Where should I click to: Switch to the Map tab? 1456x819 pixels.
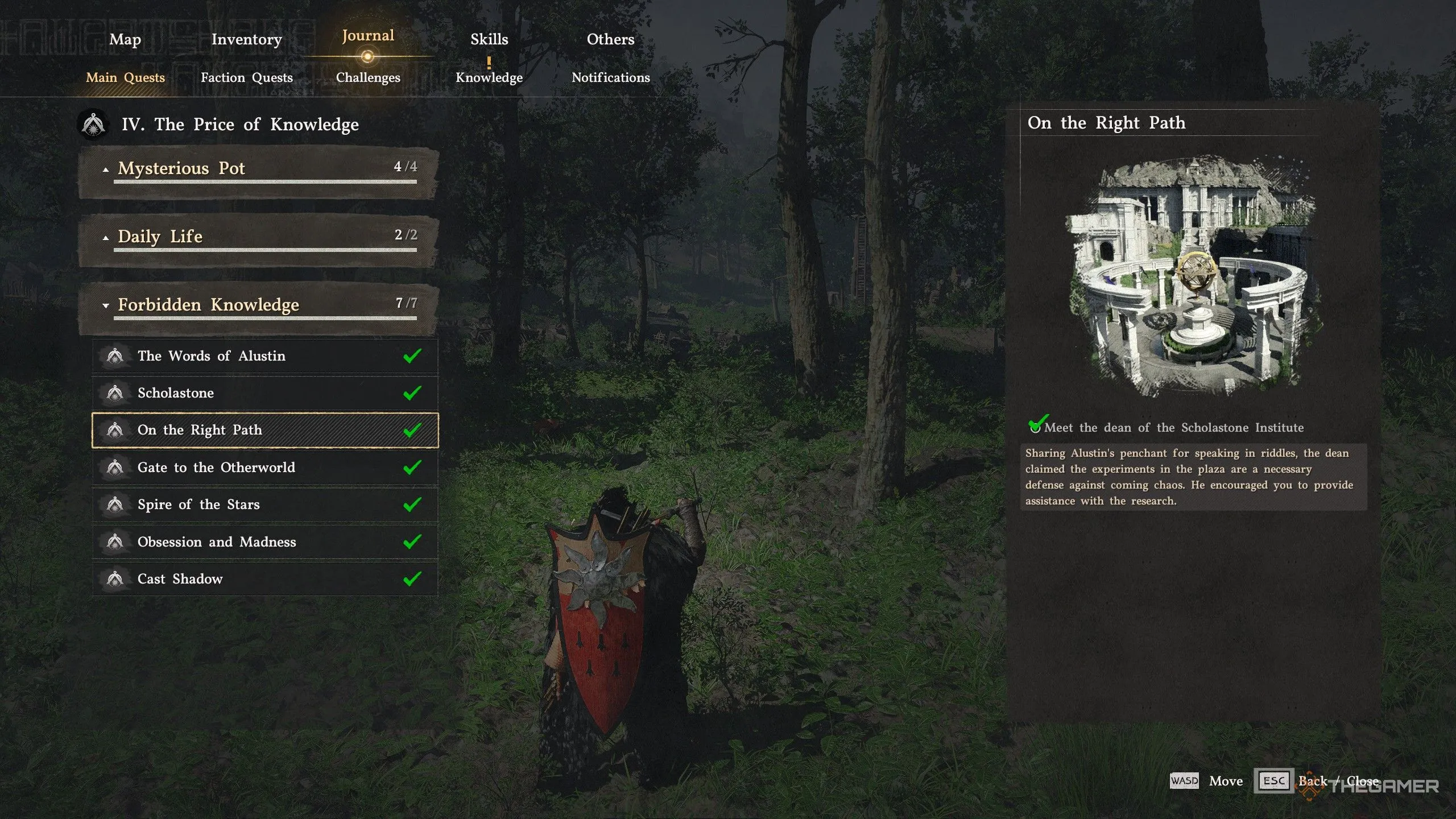coord(125,39)
